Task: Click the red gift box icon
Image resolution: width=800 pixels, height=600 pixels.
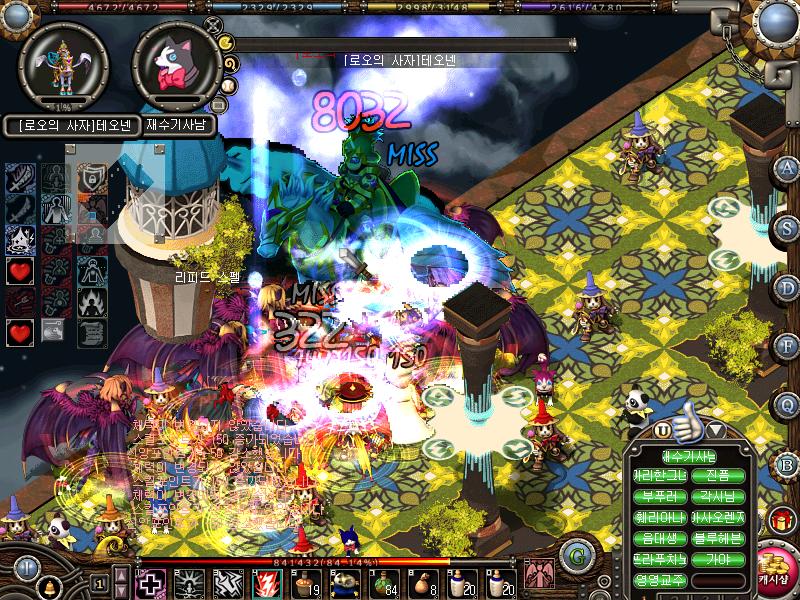Action: (780, 521)
